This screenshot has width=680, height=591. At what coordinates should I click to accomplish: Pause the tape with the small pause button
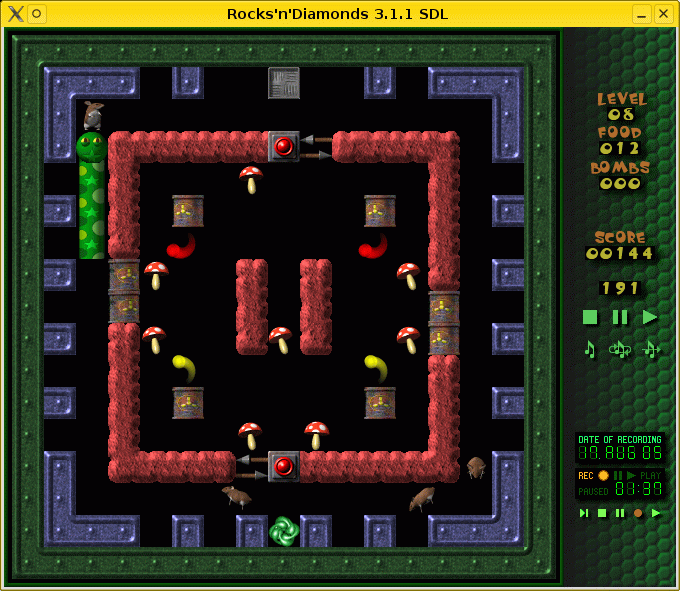(620, 513)
